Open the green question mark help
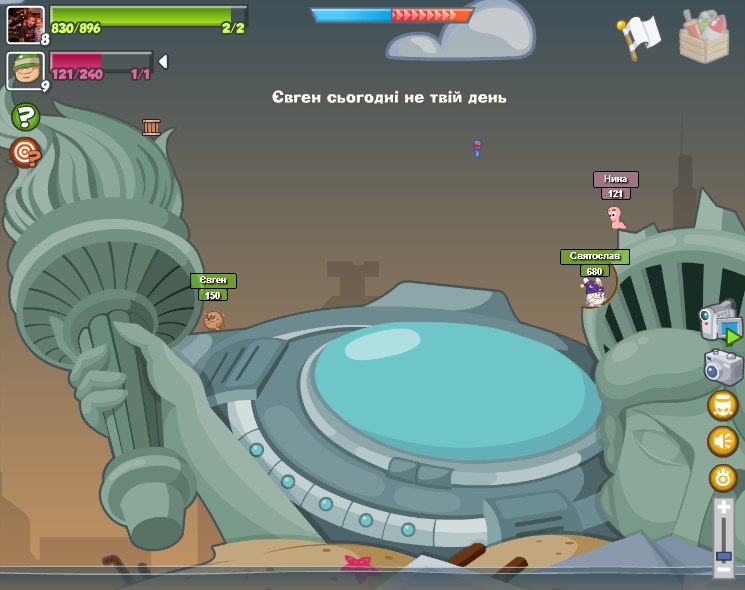This screenshot has width=745, height=590. tap(25, 118)
